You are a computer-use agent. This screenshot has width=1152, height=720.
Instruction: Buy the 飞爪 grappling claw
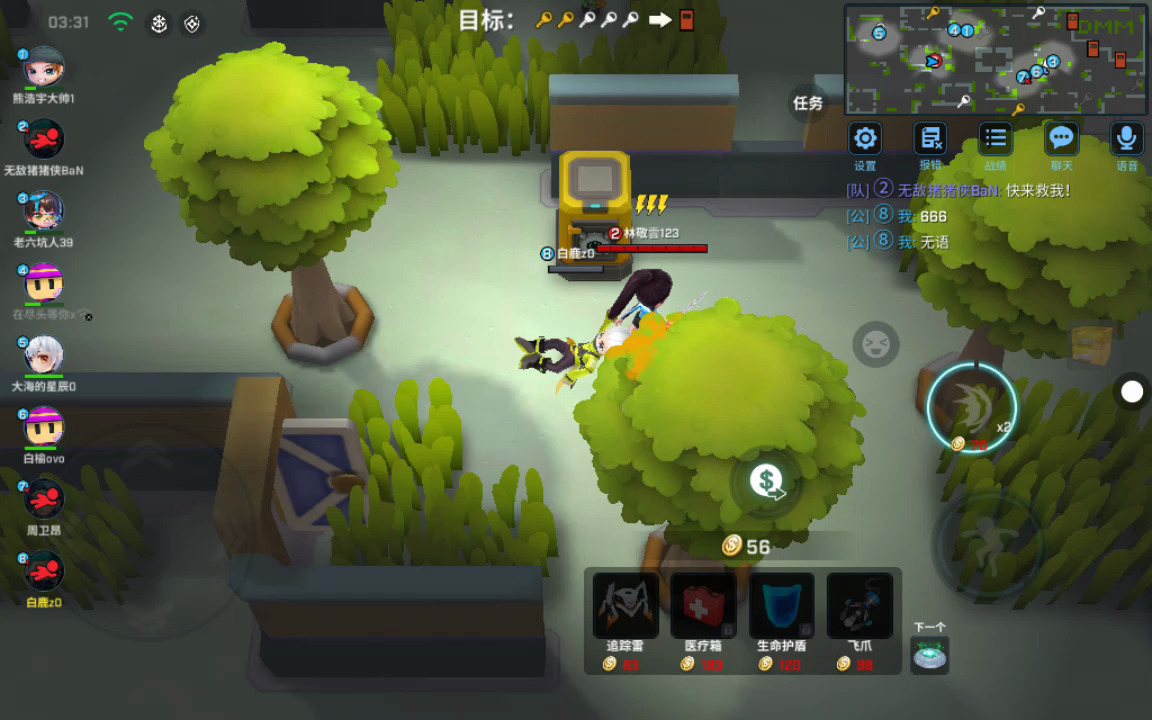coord(859,605)
